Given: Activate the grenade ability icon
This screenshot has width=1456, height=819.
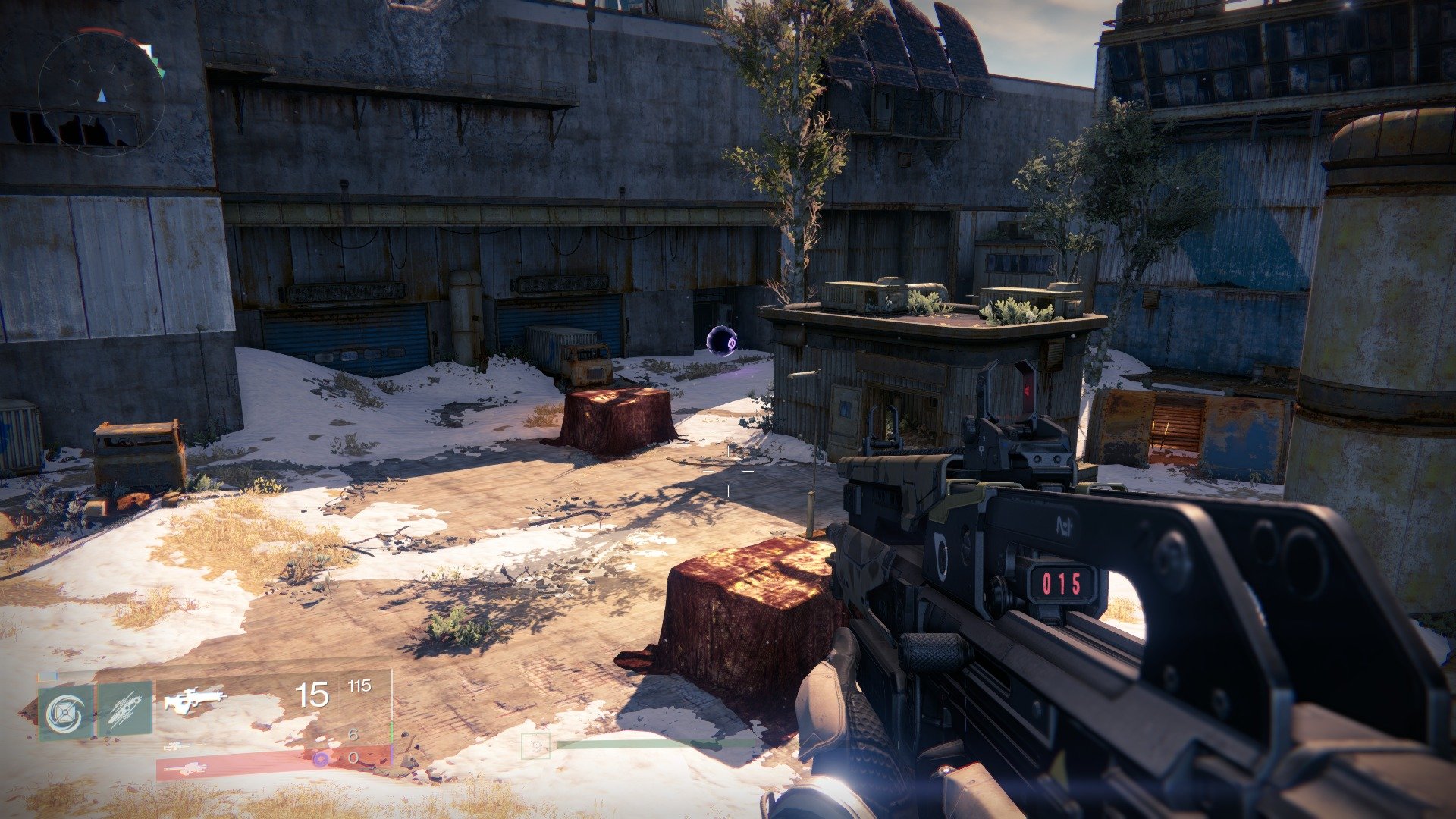Looking at the screenshot, I should pos(66,711).
